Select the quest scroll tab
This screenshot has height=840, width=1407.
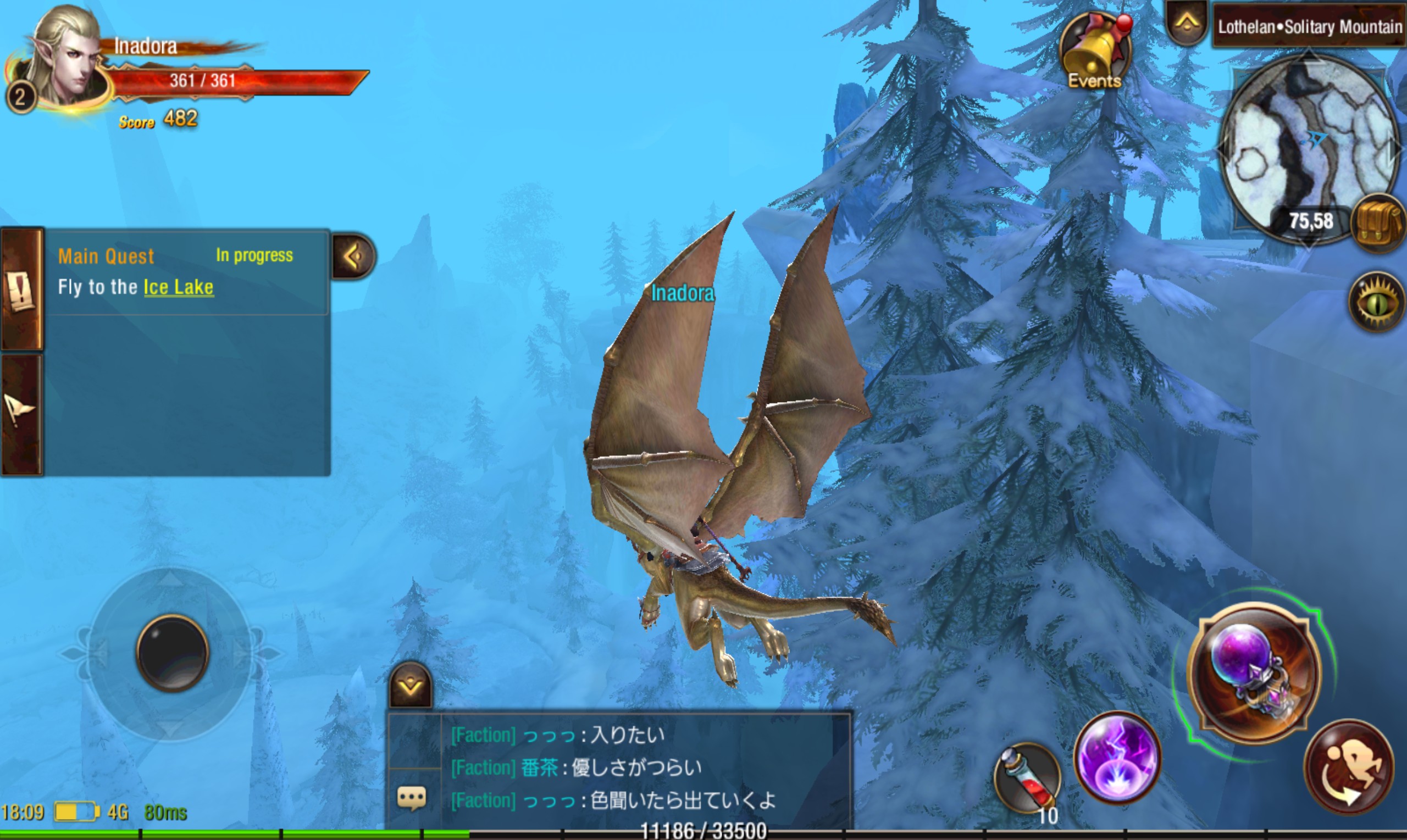(21, 290)
